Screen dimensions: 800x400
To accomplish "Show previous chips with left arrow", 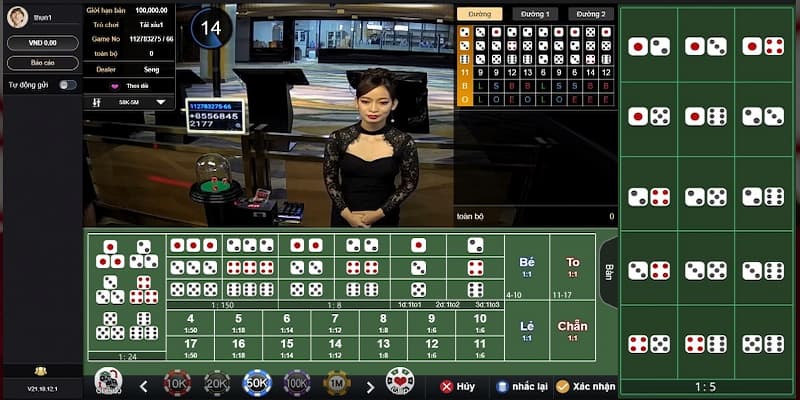I will coord(144,386).
